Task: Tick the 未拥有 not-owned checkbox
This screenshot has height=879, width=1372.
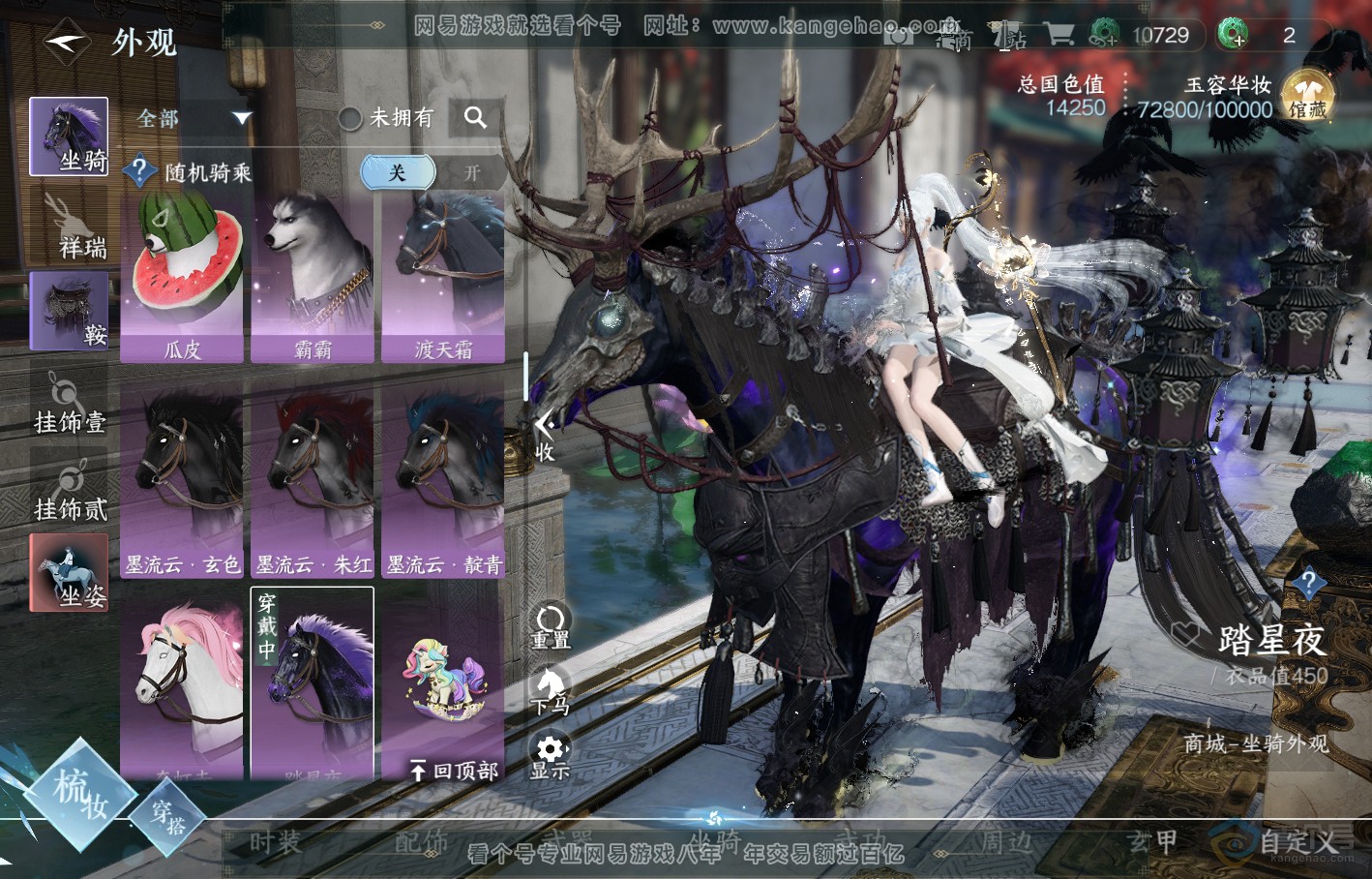Action: pos(350,118)
